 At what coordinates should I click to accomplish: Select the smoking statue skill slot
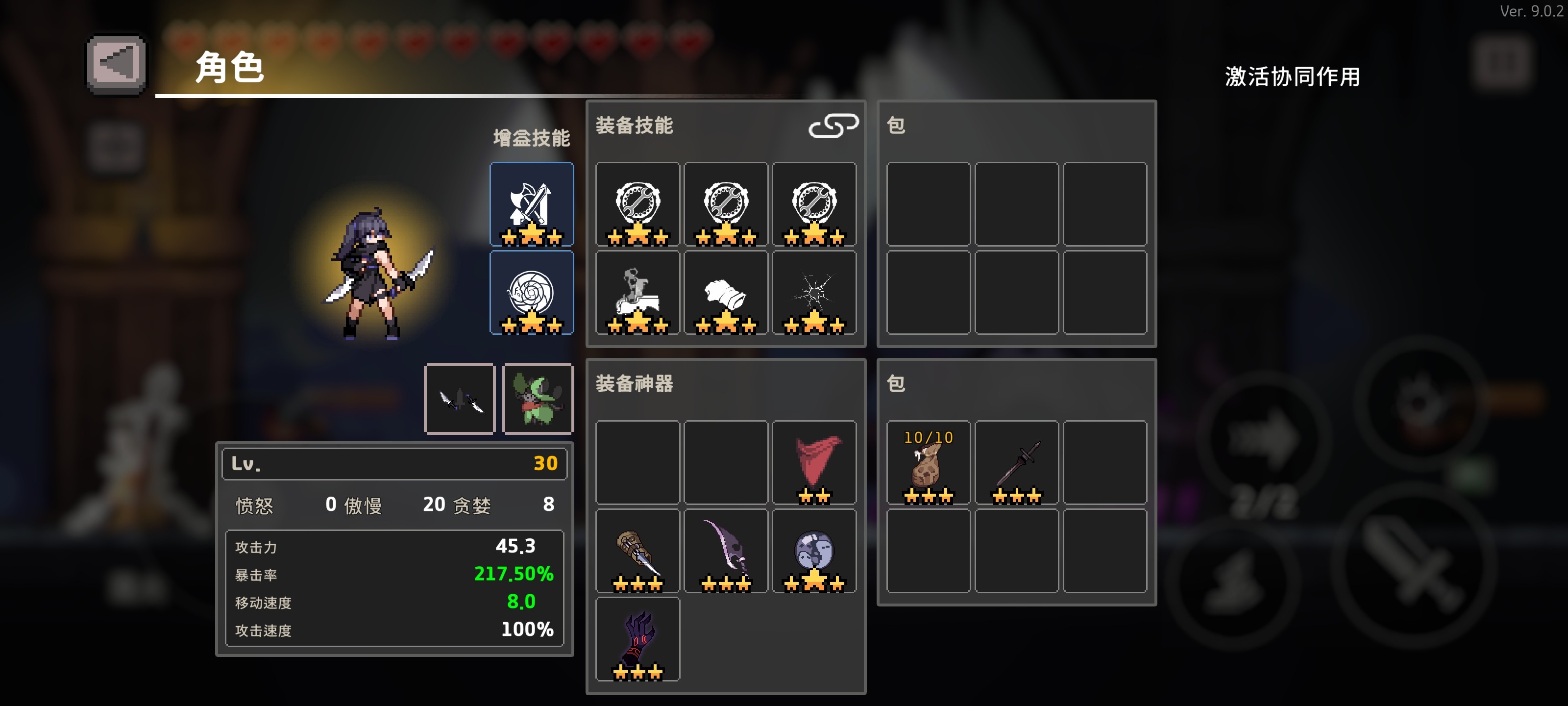[637, 293]
